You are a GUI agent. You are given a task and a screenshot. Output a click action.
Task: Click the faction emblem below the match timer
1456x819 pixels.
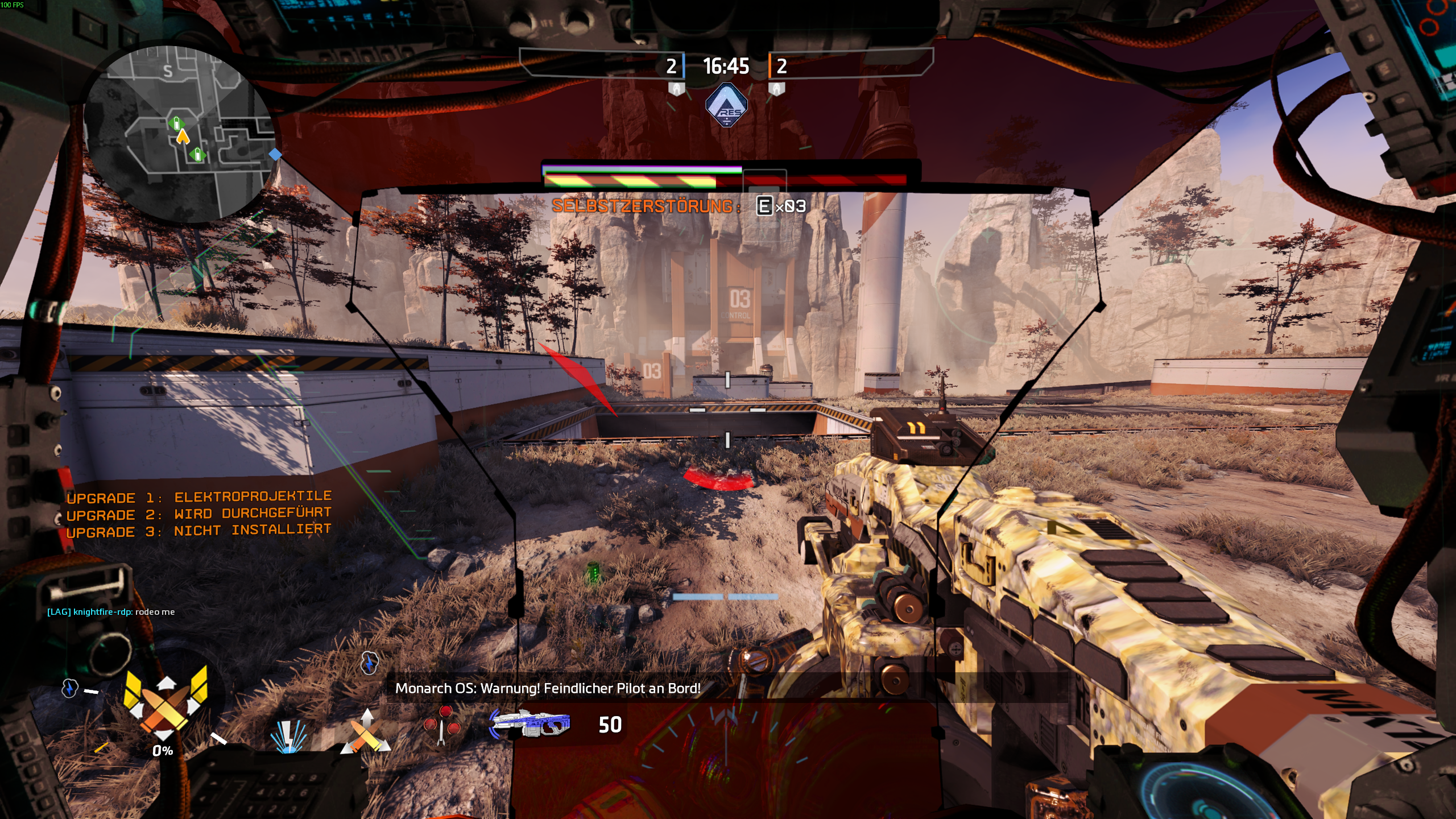tap(726, 105)
